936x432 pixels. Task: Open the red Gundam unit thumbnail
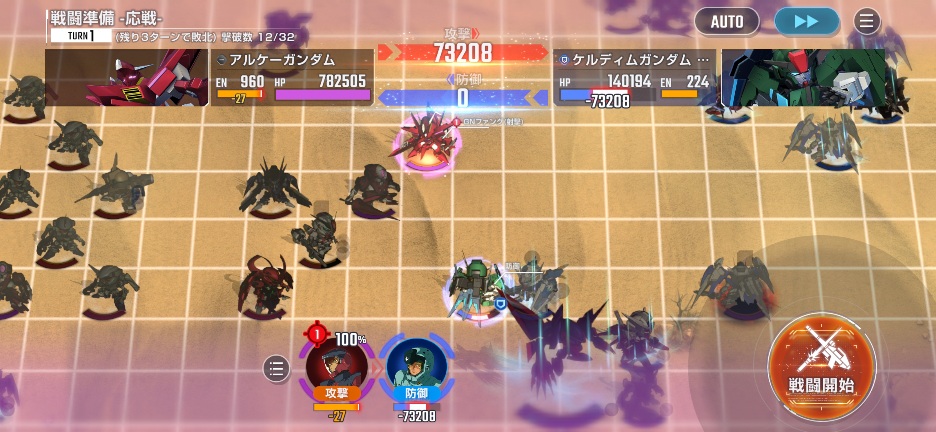coord(126,78)
